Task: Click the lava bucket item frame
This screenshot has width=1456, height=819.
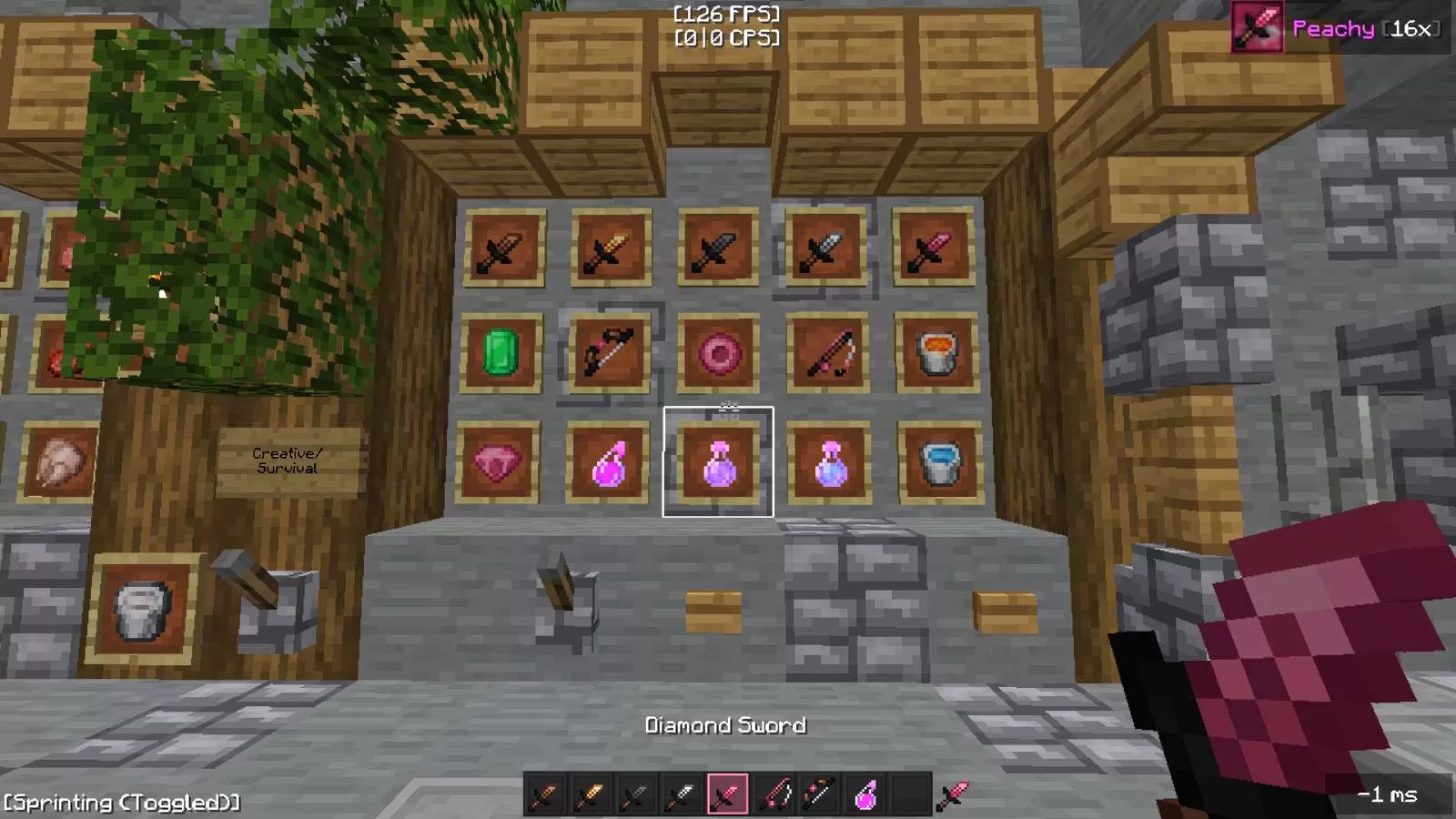Action: tap(935, 353)
